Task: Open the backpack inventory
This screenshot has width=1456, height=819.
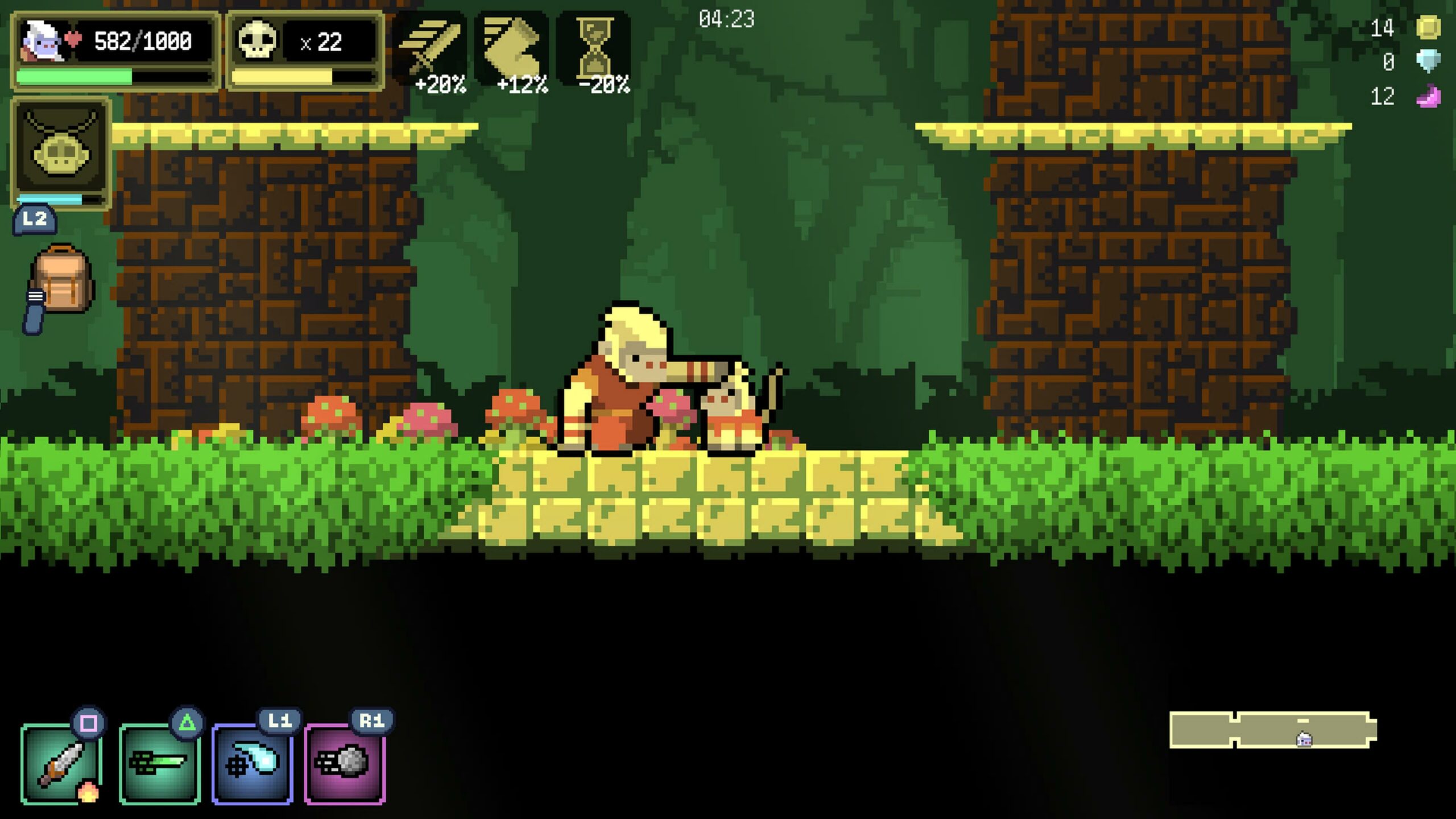Action: tap(61, 280)
